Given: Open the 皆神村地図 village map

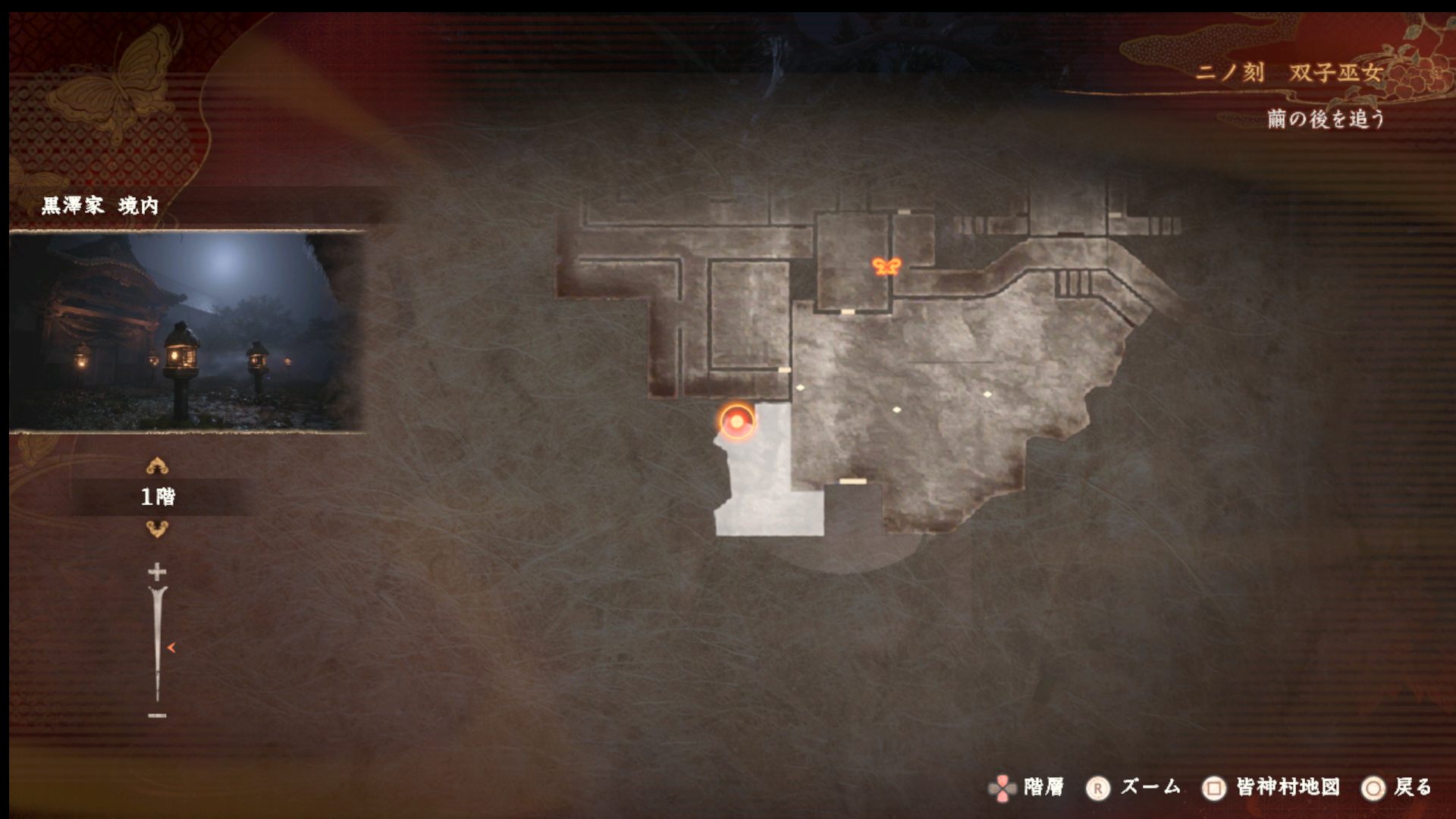Looking at the screenshot, I should [x=1271, y=788].
